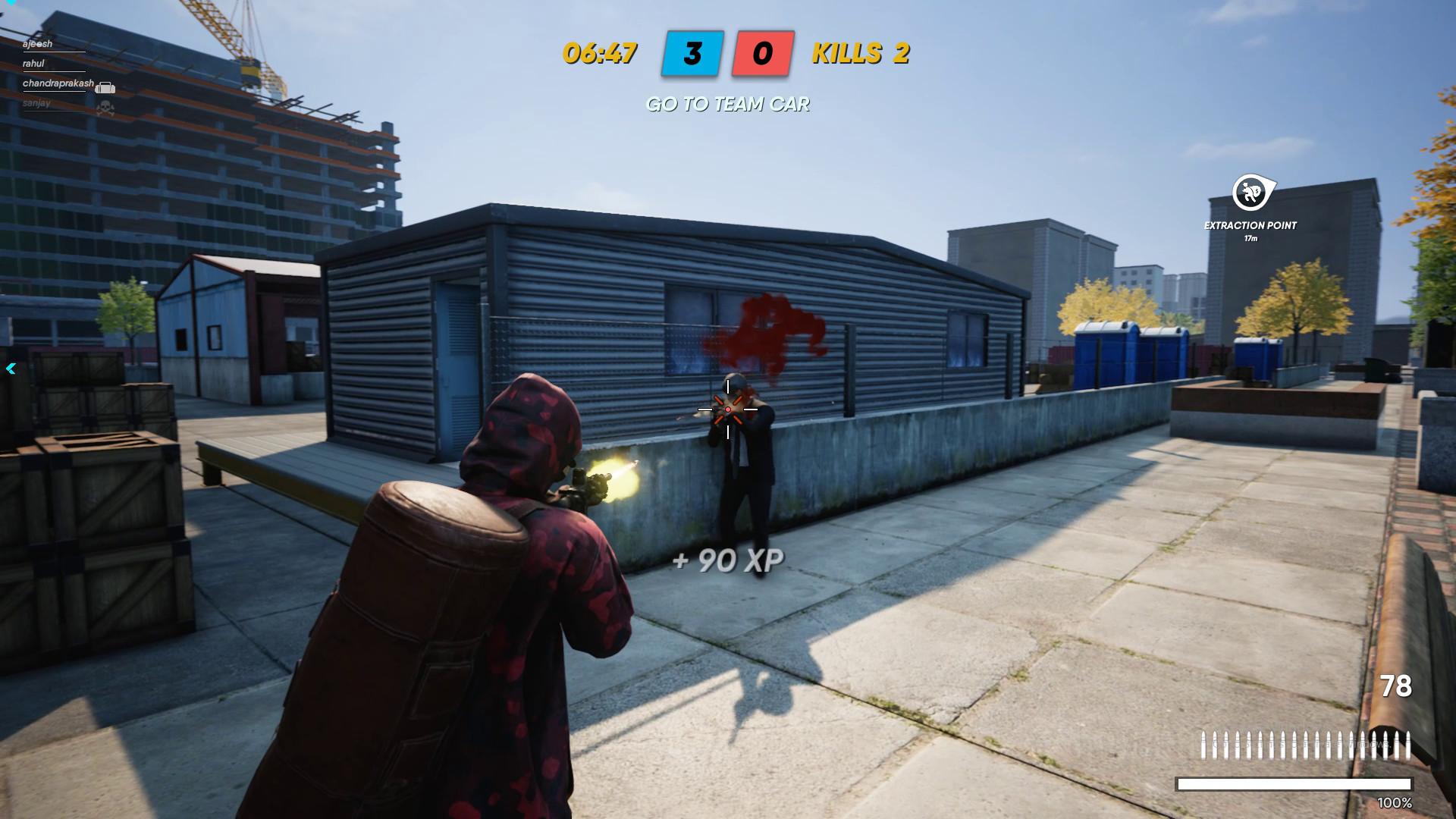Click the GO TO TEAM CAR objective text
The image size is (1456, 819).
728,105
